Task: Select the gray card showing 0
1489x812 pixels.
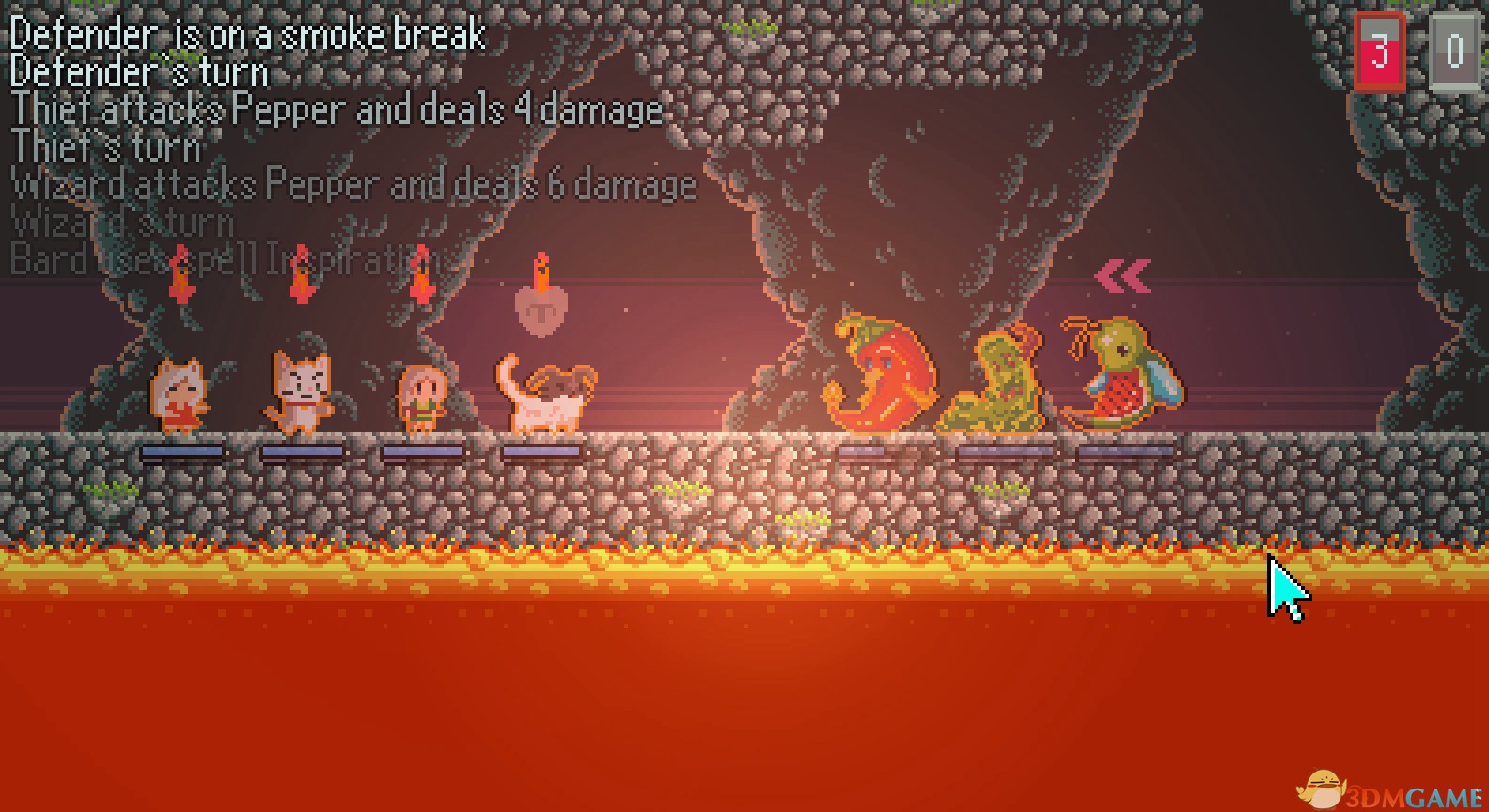Action: tap(1453, 52)
